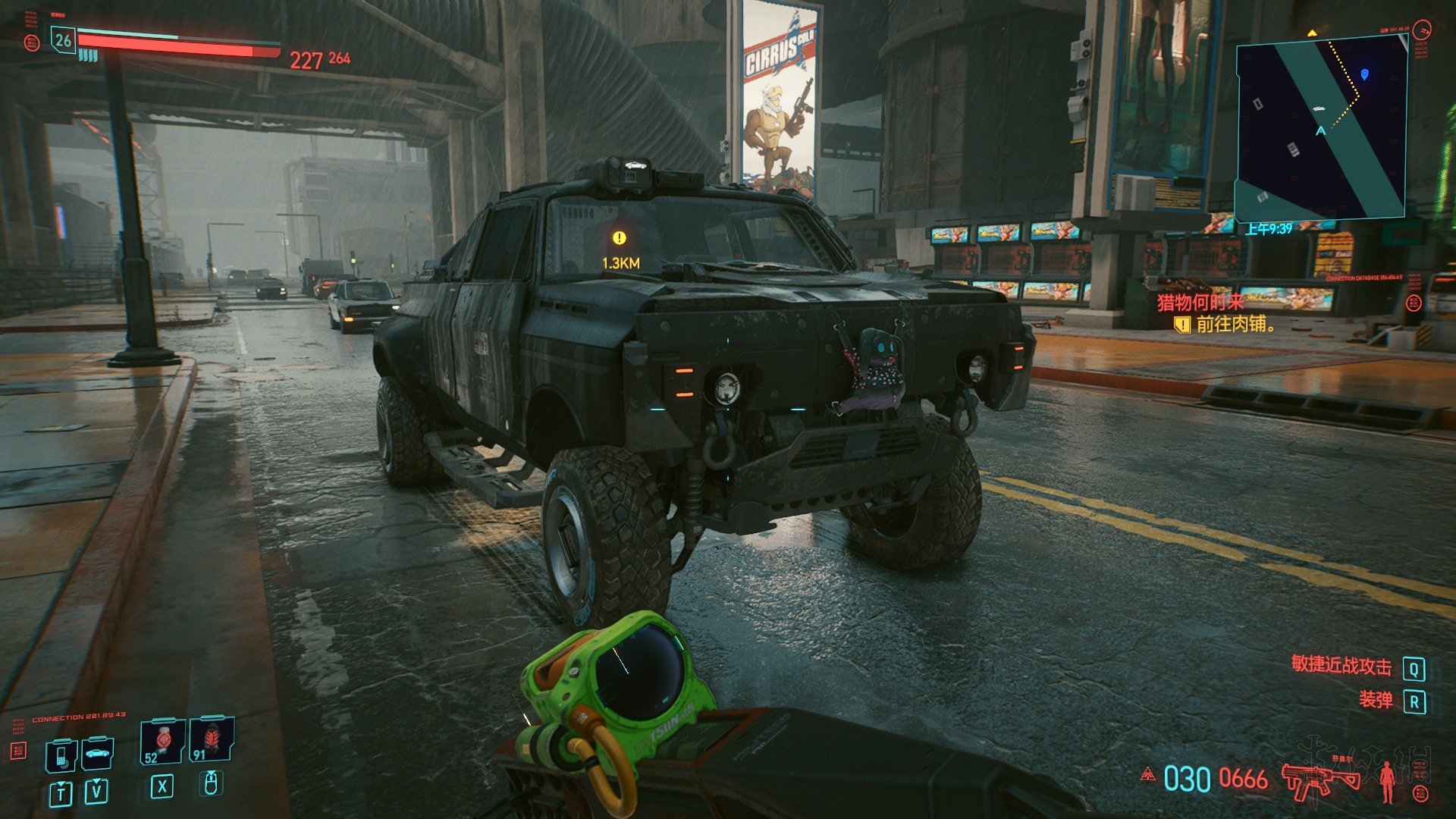Click the equipped submachine gun icon
Viewport: 1456px width, 819px height.
[x=1321, y=779]
